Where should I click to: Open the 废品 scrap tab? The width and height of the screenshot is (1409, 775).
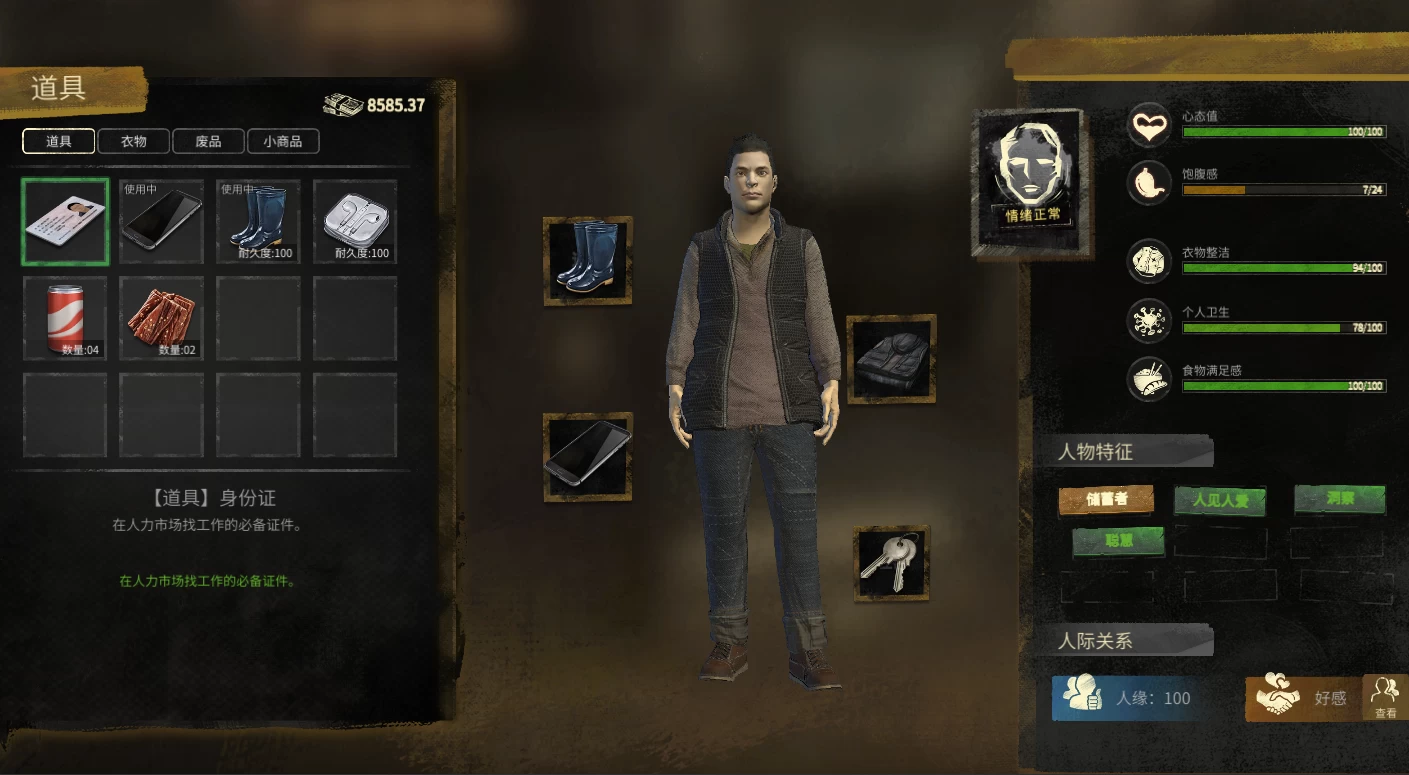tap(208, 142)
